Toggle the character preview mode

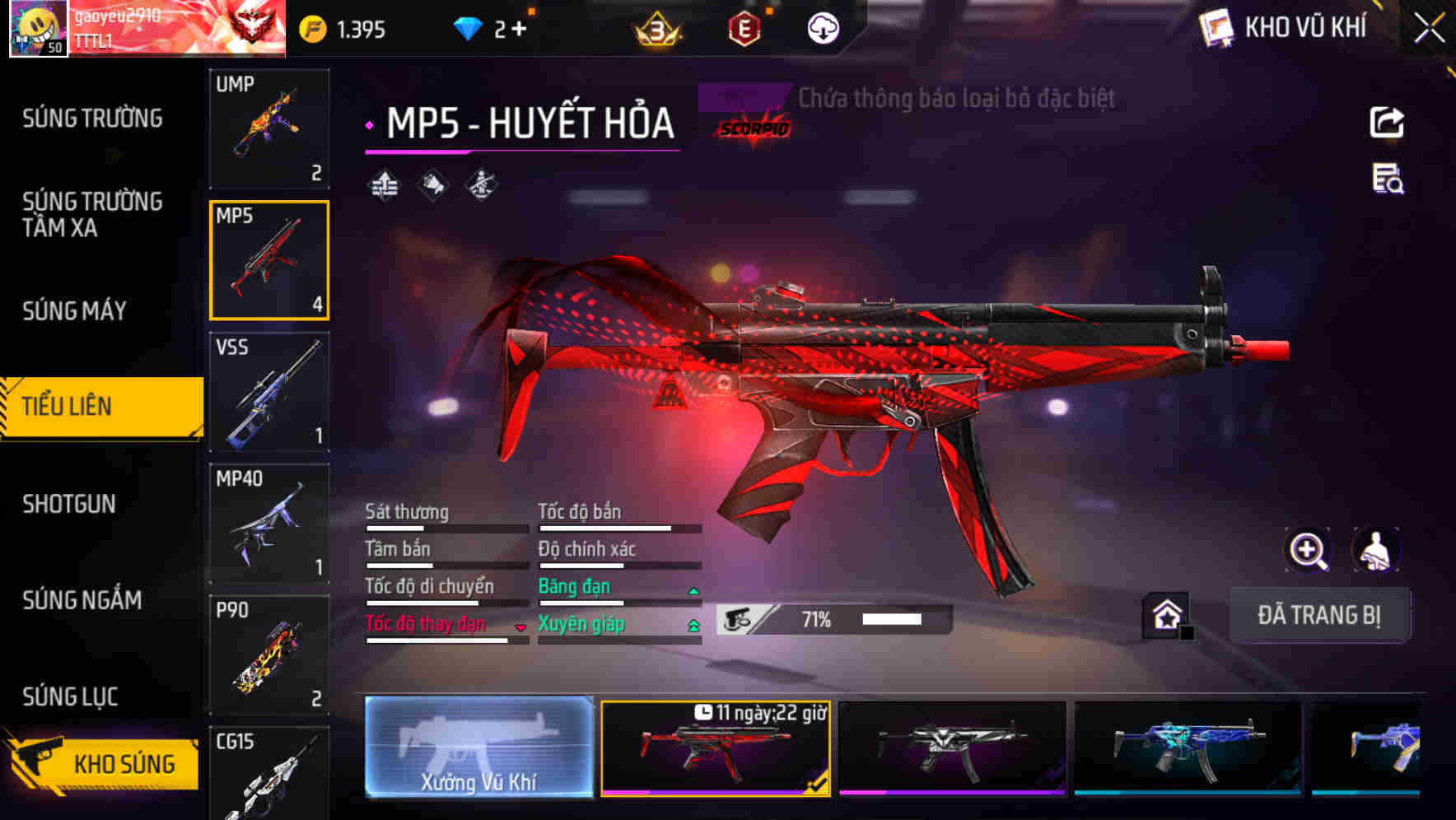pos(1374,550)
